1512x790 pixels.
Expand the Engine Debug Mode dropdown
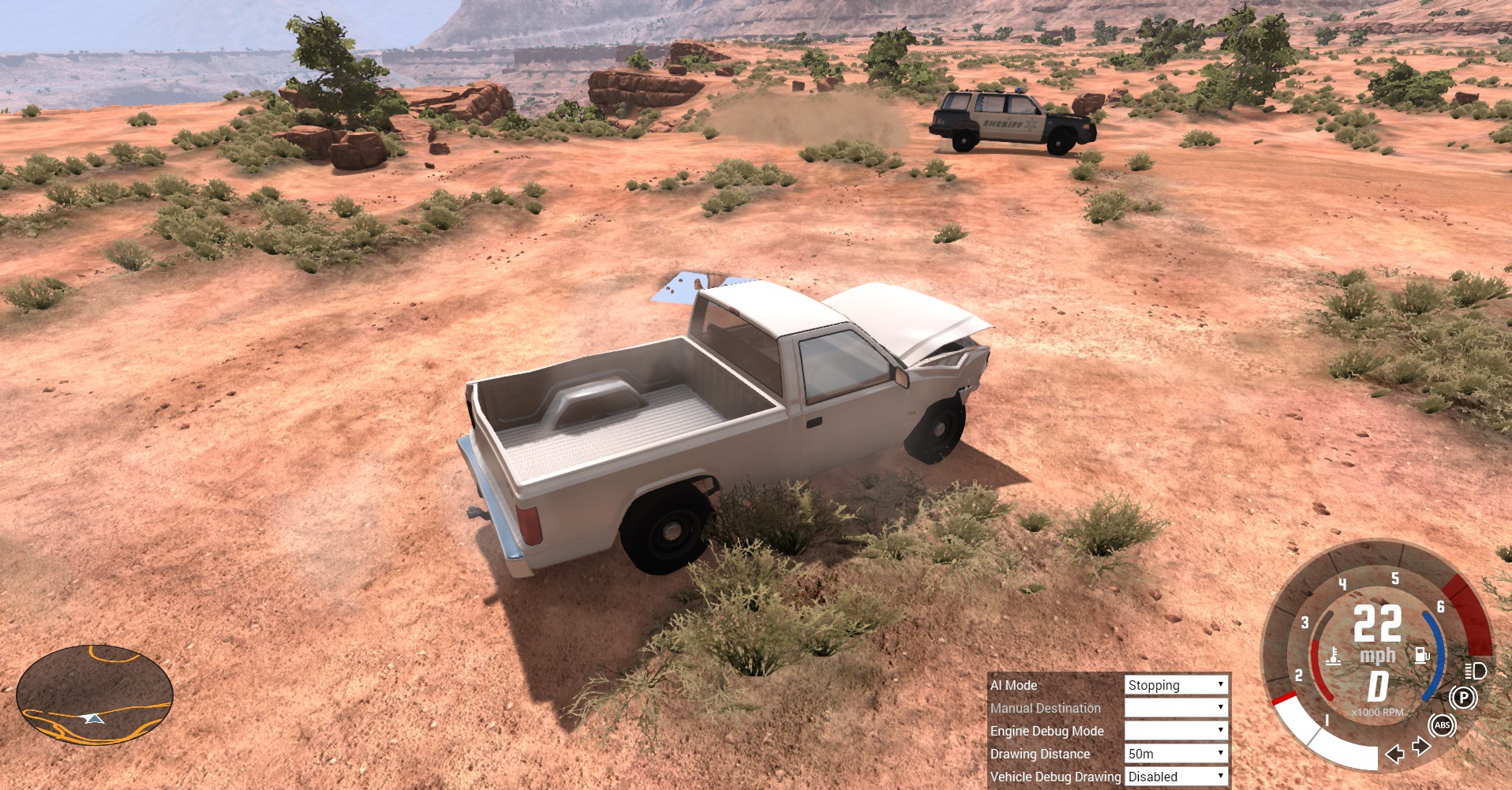pos(1176,731)
